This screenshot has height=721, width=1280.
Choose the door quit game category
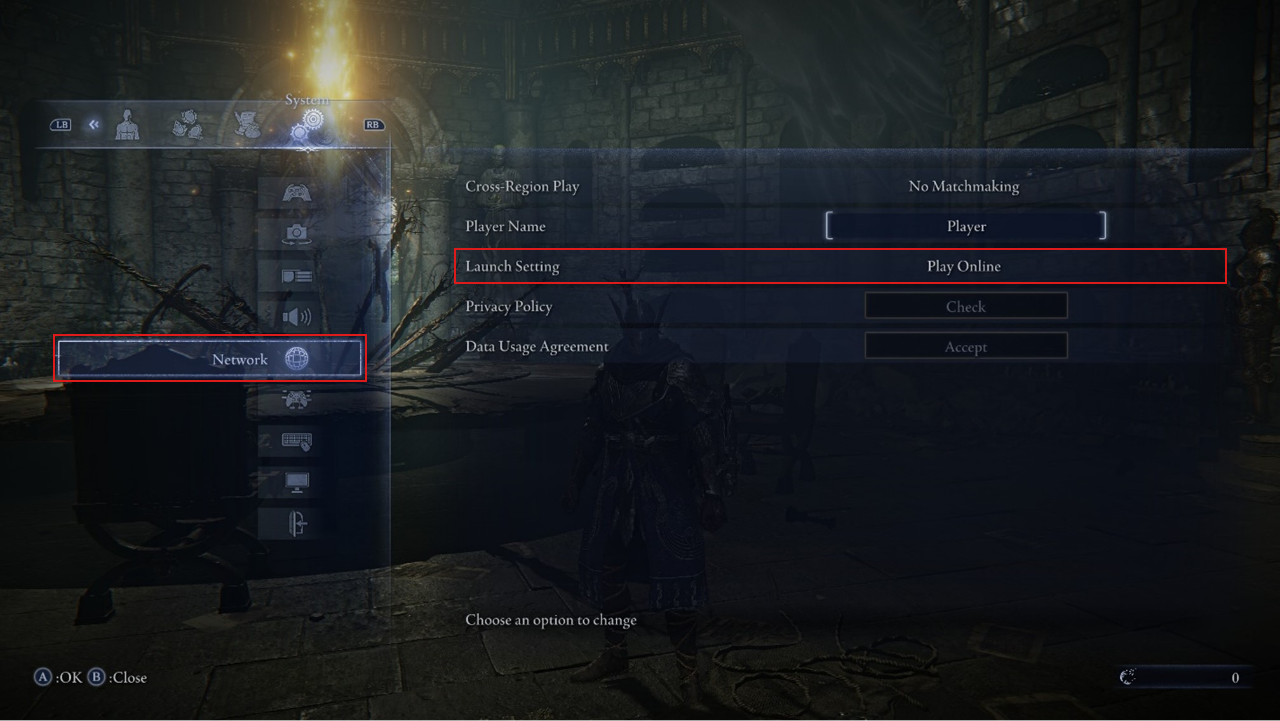(297, 523)
